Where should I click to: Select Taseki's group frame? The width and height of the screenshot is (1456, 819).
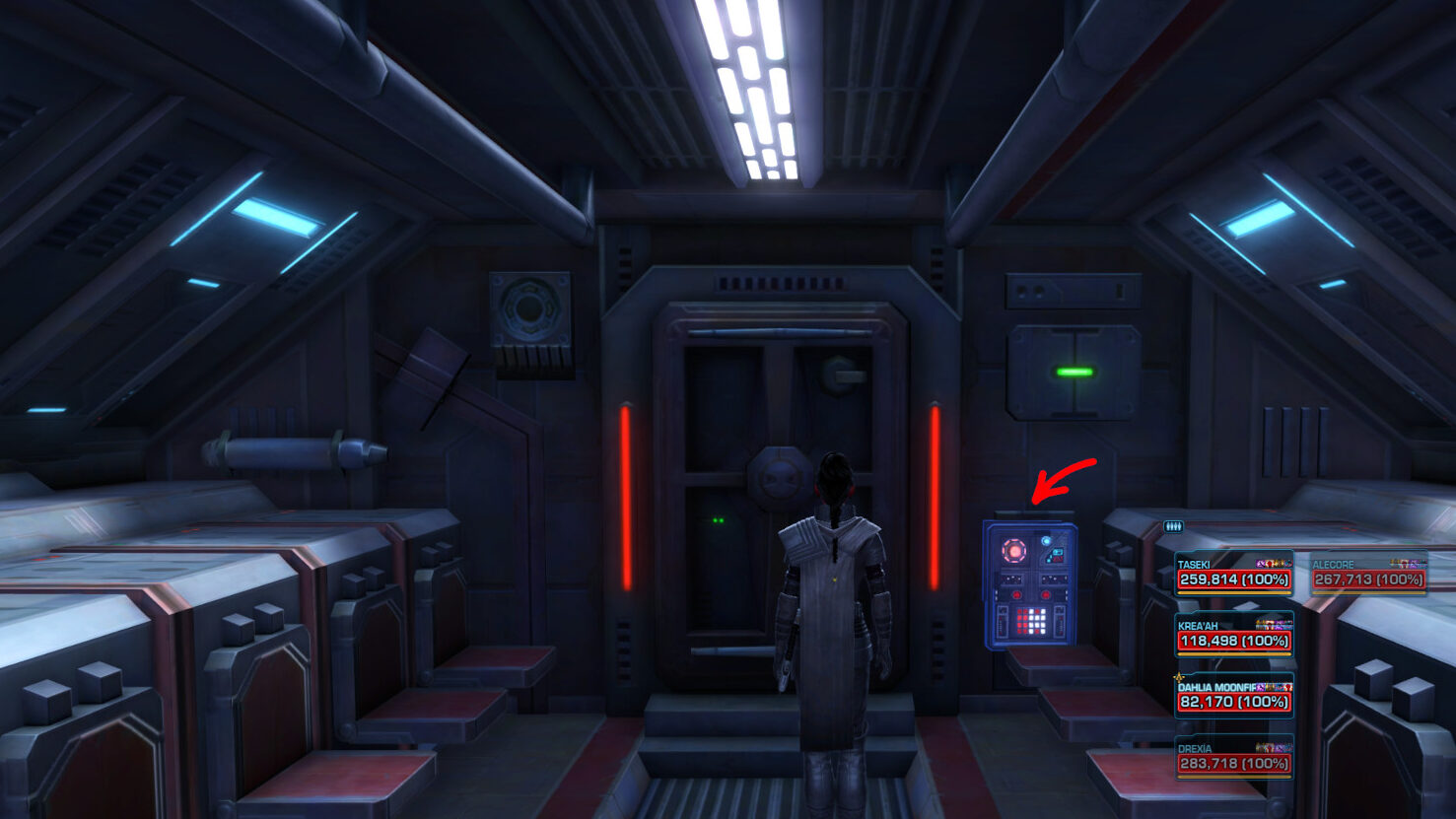(x=1233, y=575)
